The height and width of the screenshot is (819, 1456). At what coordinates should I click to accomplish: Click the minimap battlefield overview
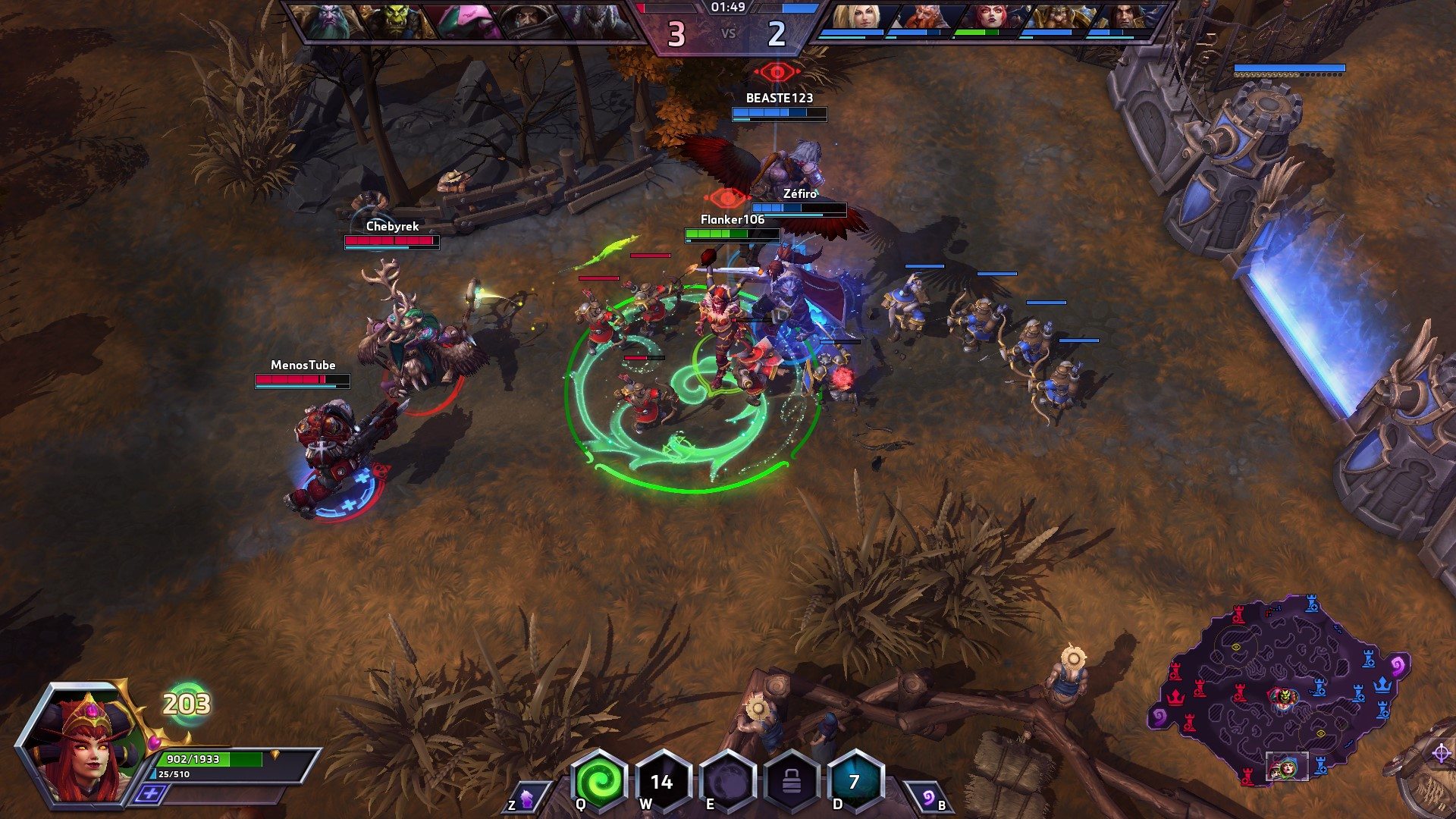[1282, 690]
